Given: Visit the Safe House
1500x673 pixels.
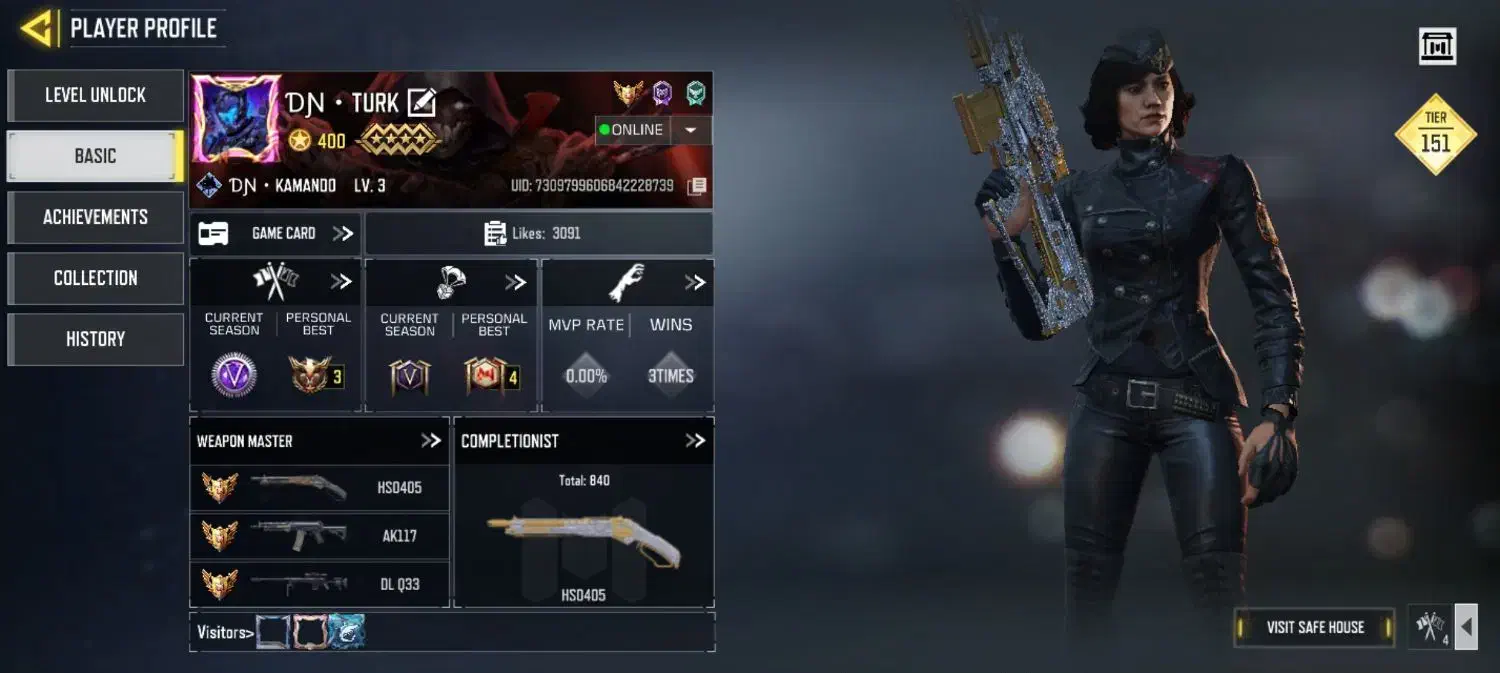Looking at the screenshot, I should point(1314,627).
